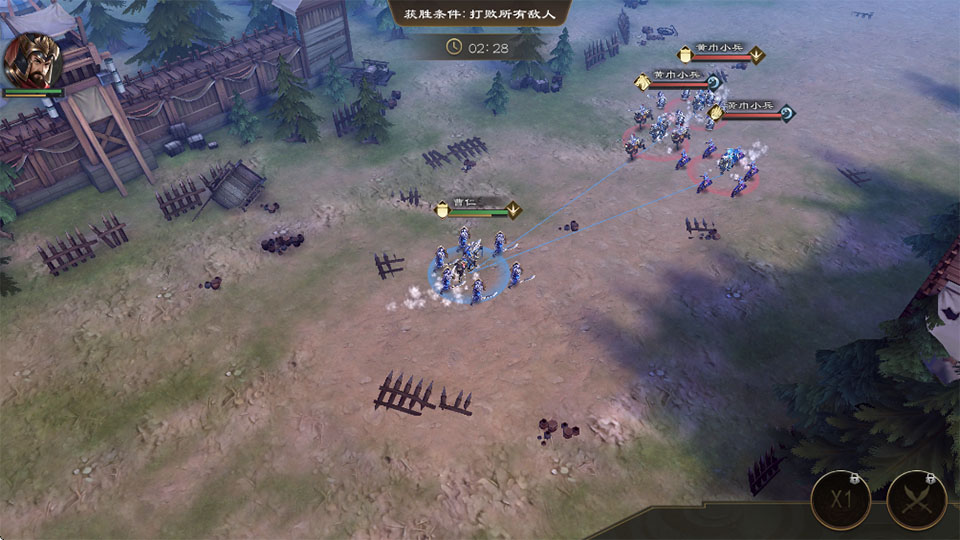The height and width of the screenshot is (540, 960).
Task: Activate the crossed swords auto-battle button
Action: (916, 499)
